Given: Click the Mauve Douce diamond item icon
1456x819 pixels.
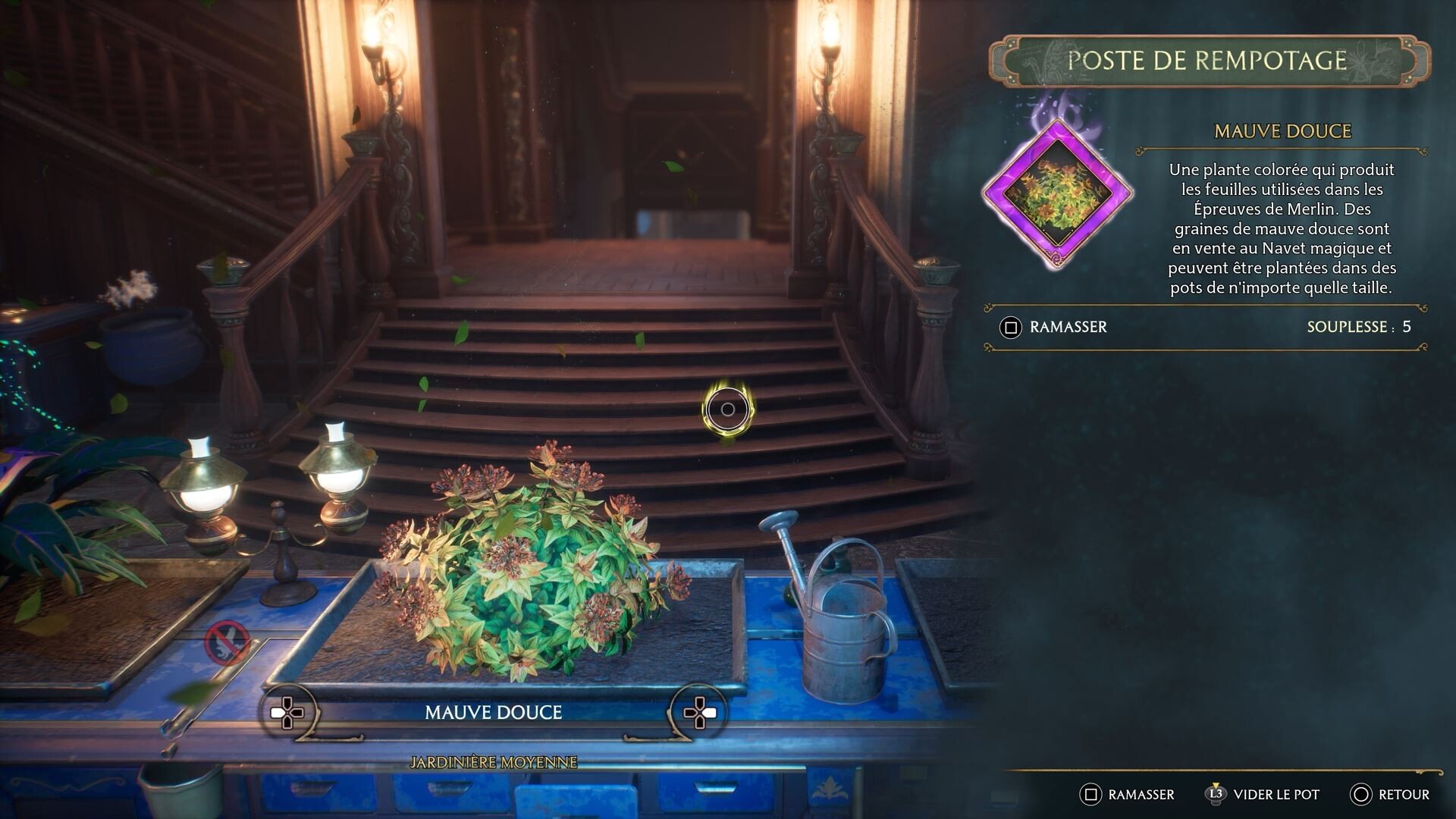Looking at the screenshot, I should [x=1057, y=193].
